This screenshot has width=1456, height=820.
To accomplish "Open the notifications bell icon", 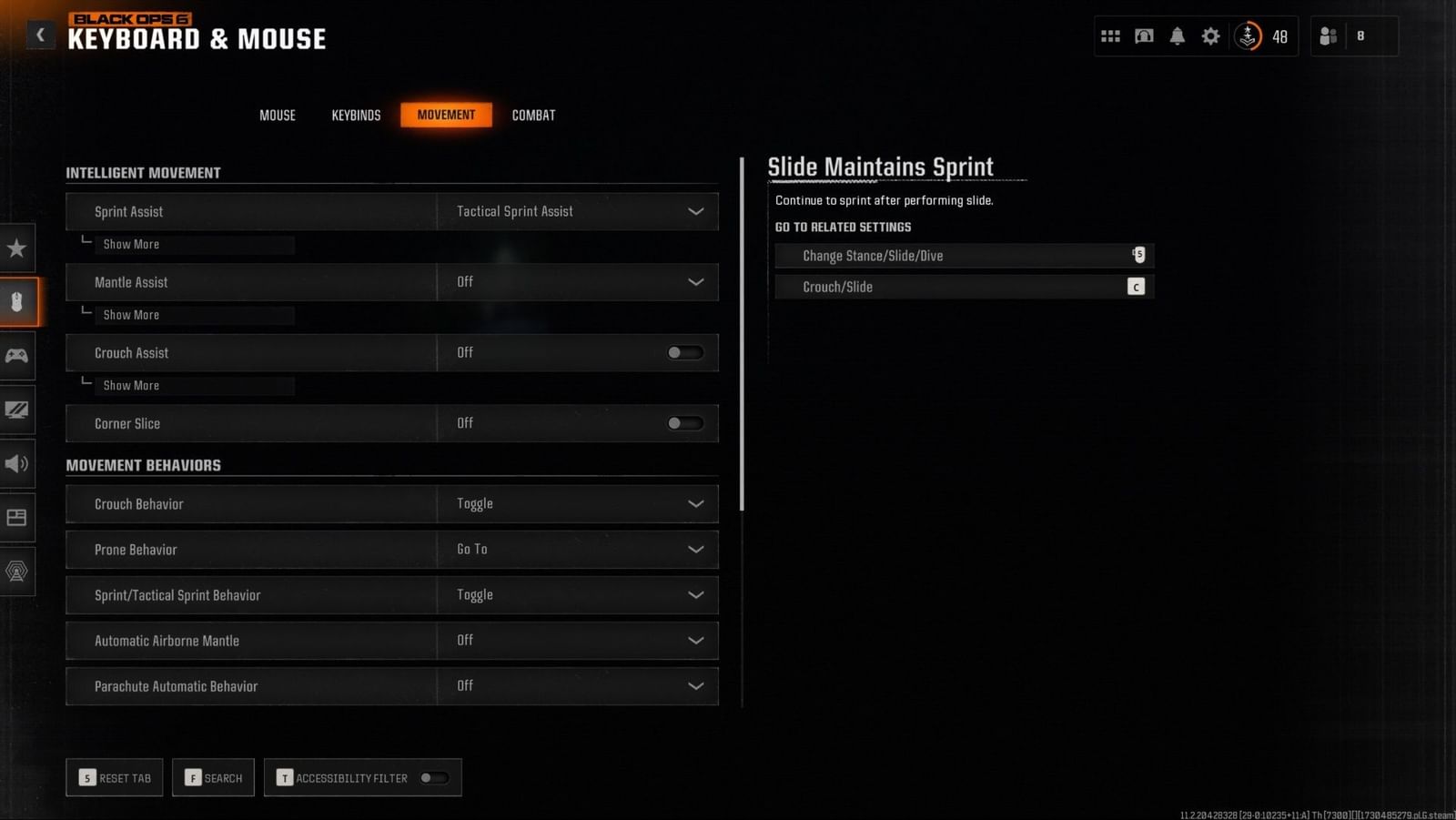I will (x=1177, y=35).
